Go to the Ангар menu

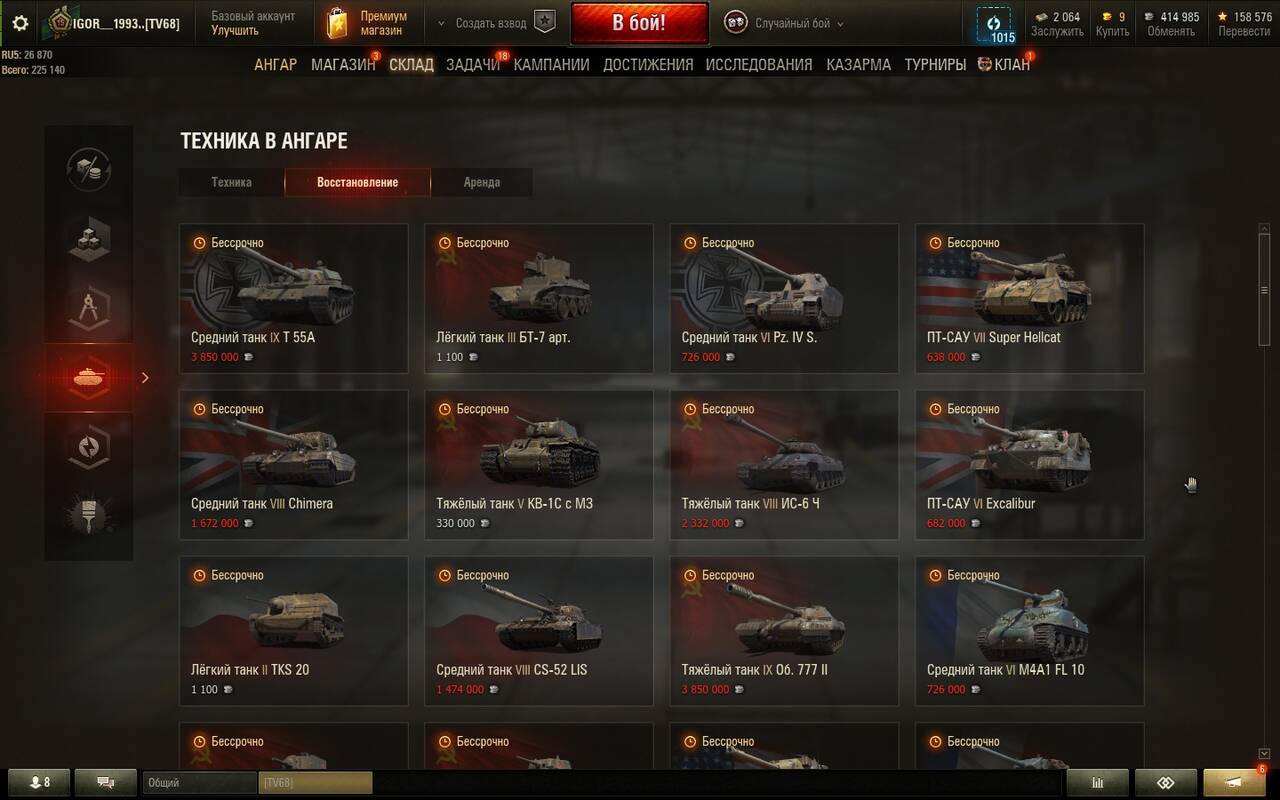(x=275, y=65)
